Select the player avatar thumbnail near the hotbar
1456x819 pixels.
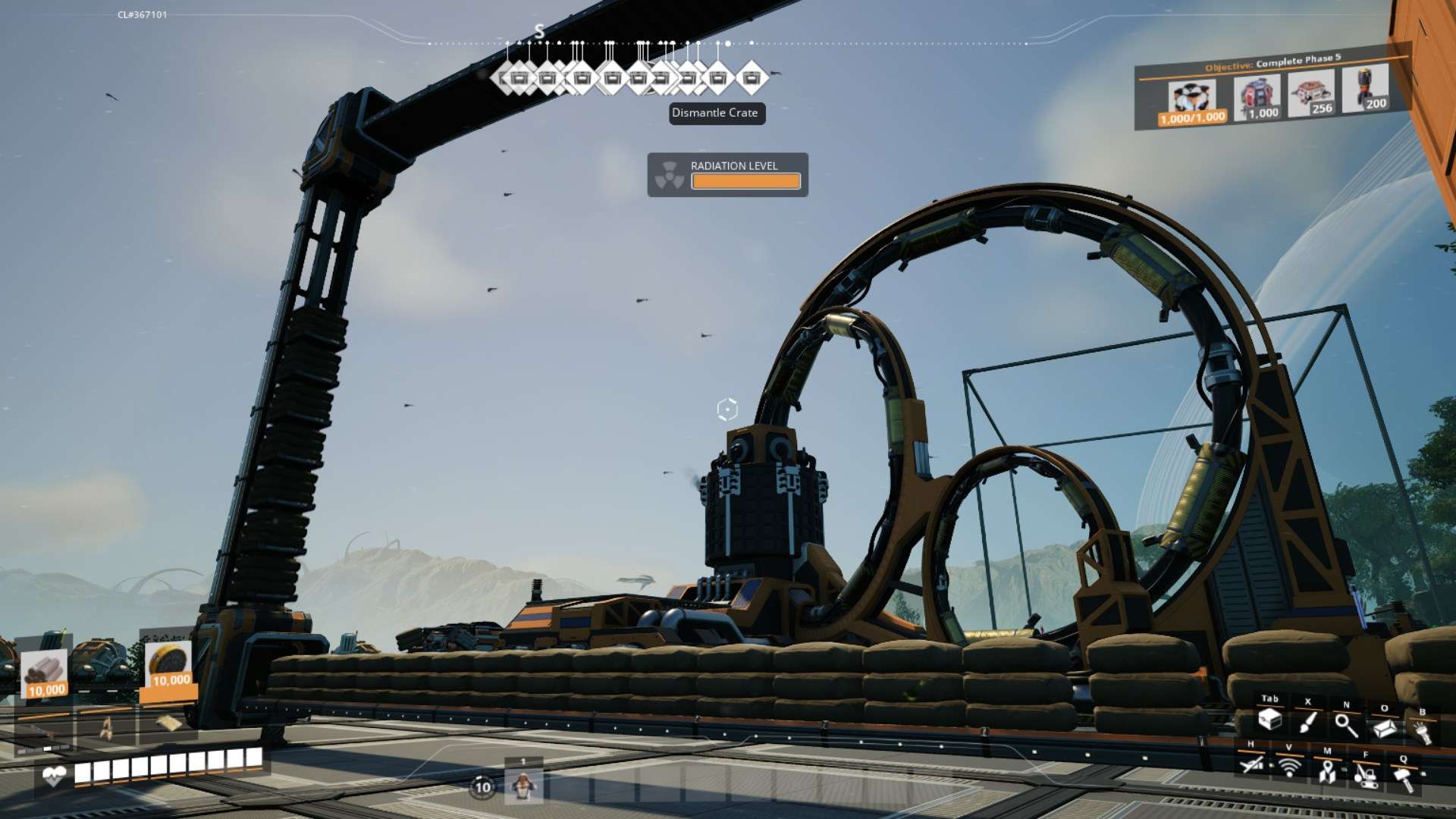[523, 786]
